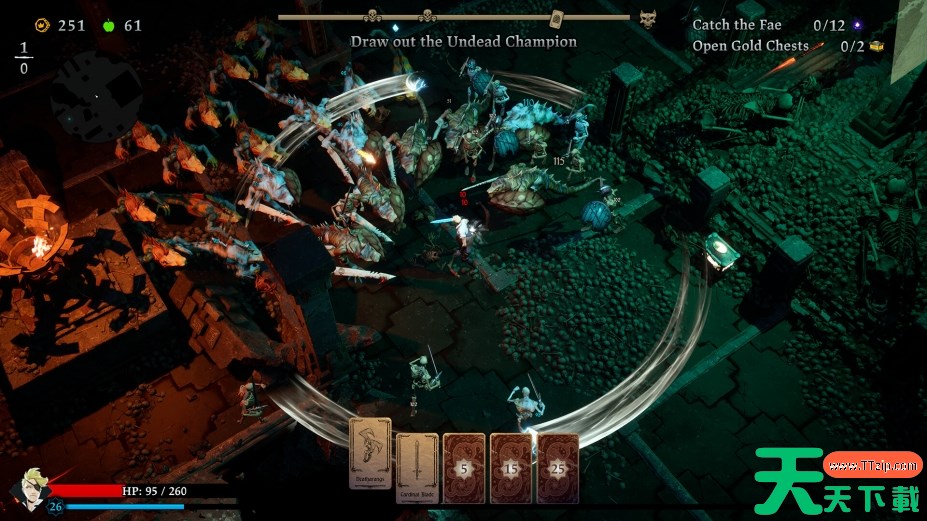Select the face-down card numbered 25
Screen dimensions: 927x521
point(557,467)
